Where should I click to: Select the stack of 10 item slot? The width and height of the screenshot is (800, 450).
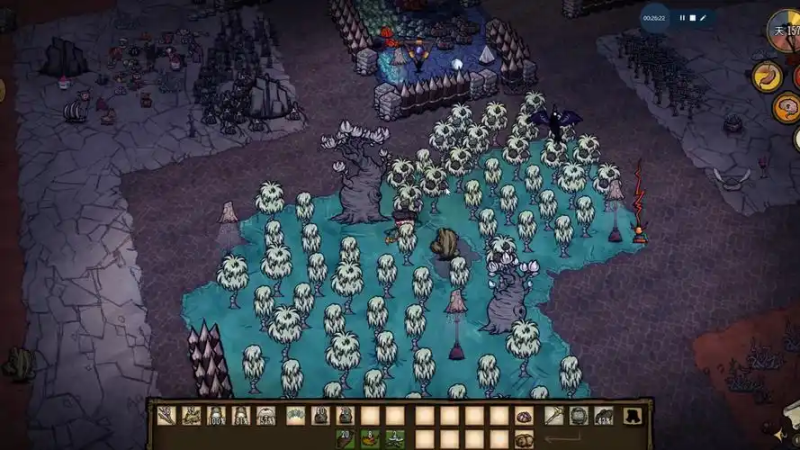tap(320, 416)
